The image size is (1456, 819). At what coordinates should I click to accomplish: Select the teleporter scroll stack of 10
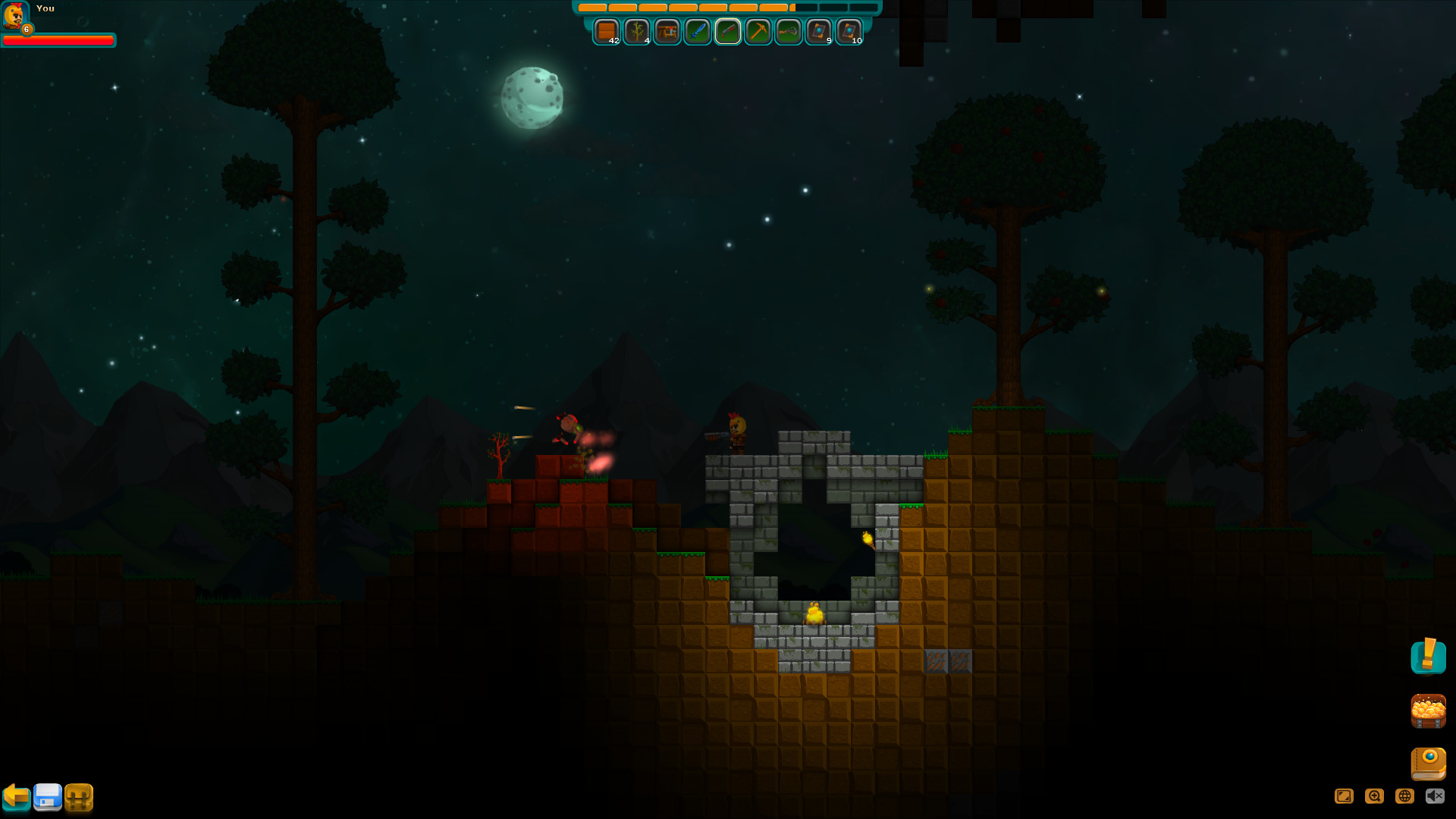click(x=849, y=32)
